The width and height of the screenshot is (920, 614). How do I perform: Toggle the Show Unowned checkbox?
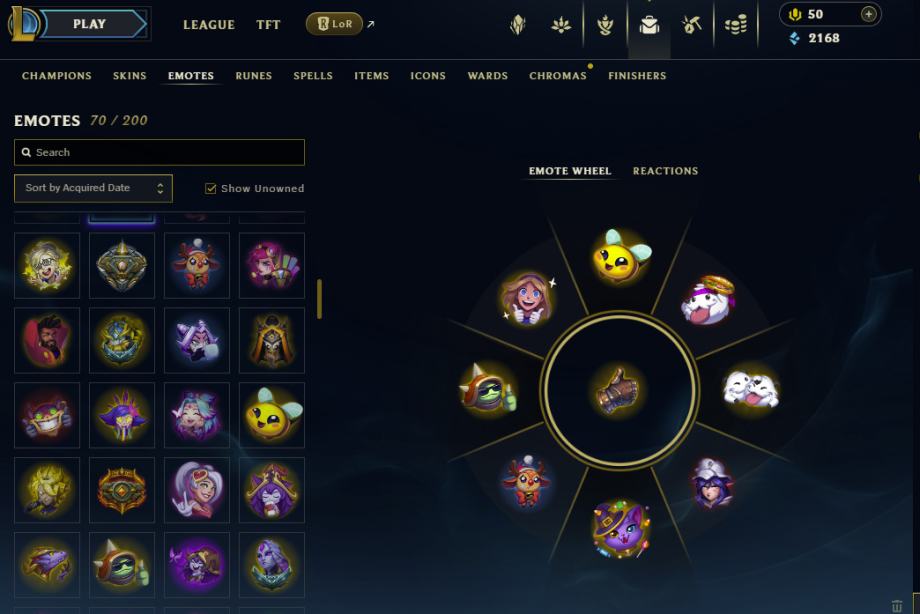coord(211,188)
